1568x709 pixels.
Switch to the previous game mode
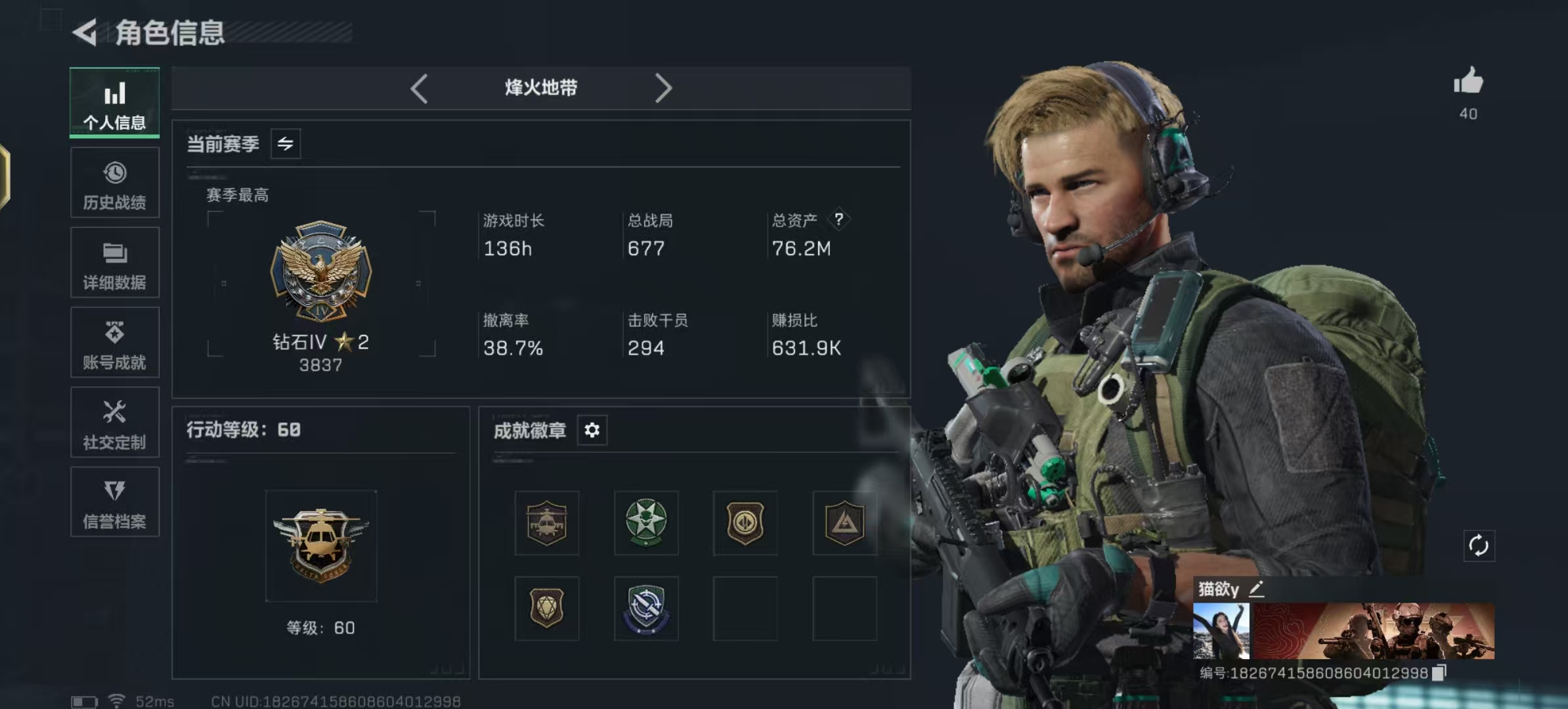coord(420,89)
